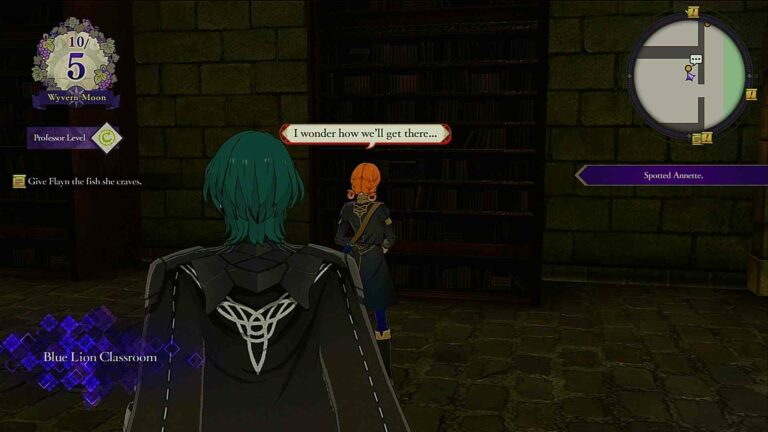
Task: Advance Annette's speech bubble dialogue
Action: pos(364,133)
